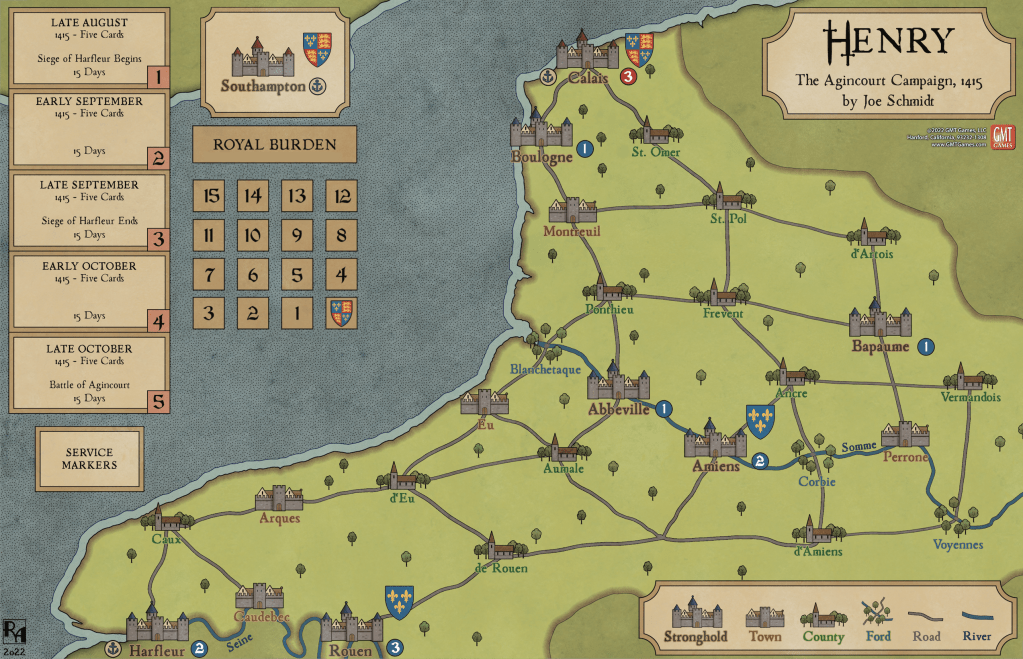The image size is (1023, 659).
Task: Click Royal Burden space 9
Action: (x=298, y=236)
